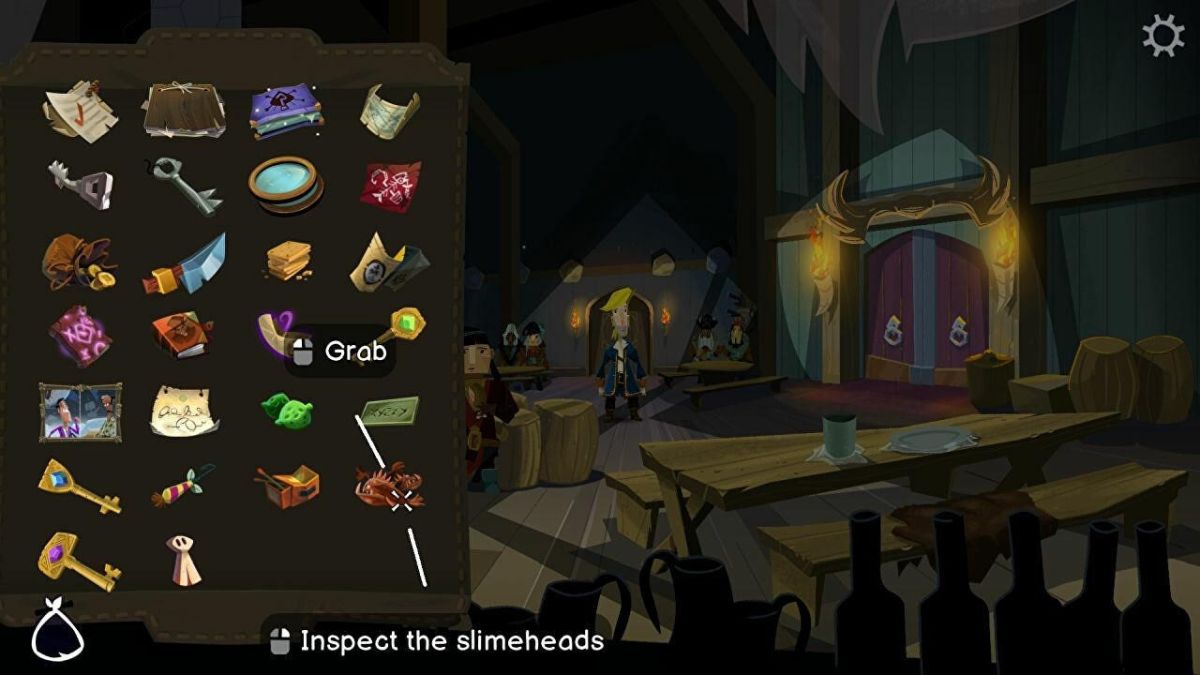Open the settings gear icon

[1162, 38]
